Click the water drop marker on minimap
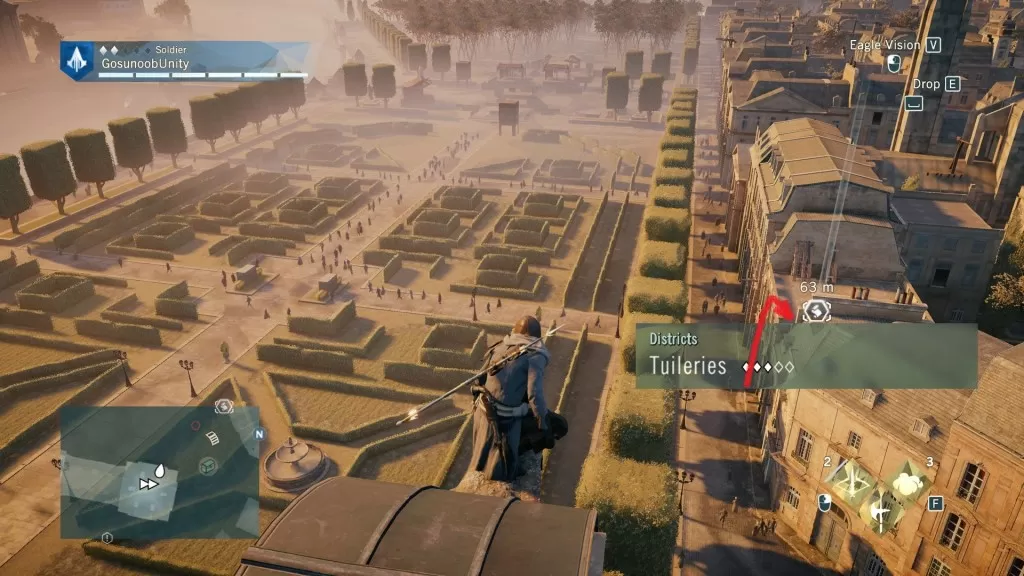The height and width of the screenshot is (576, 1024). [161, 469]
